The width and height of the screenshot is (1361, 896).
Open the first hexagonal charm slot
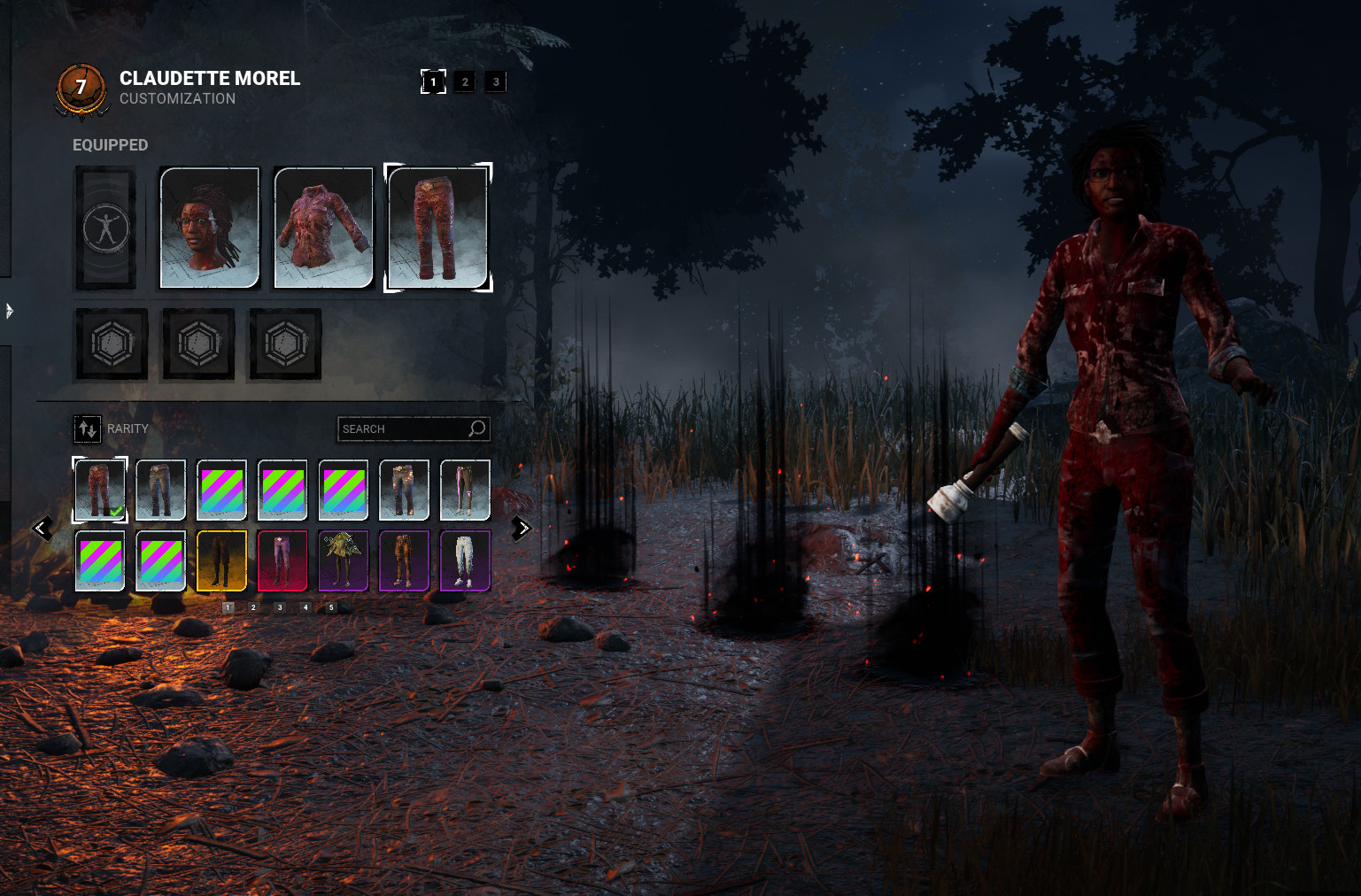point(111,344)
